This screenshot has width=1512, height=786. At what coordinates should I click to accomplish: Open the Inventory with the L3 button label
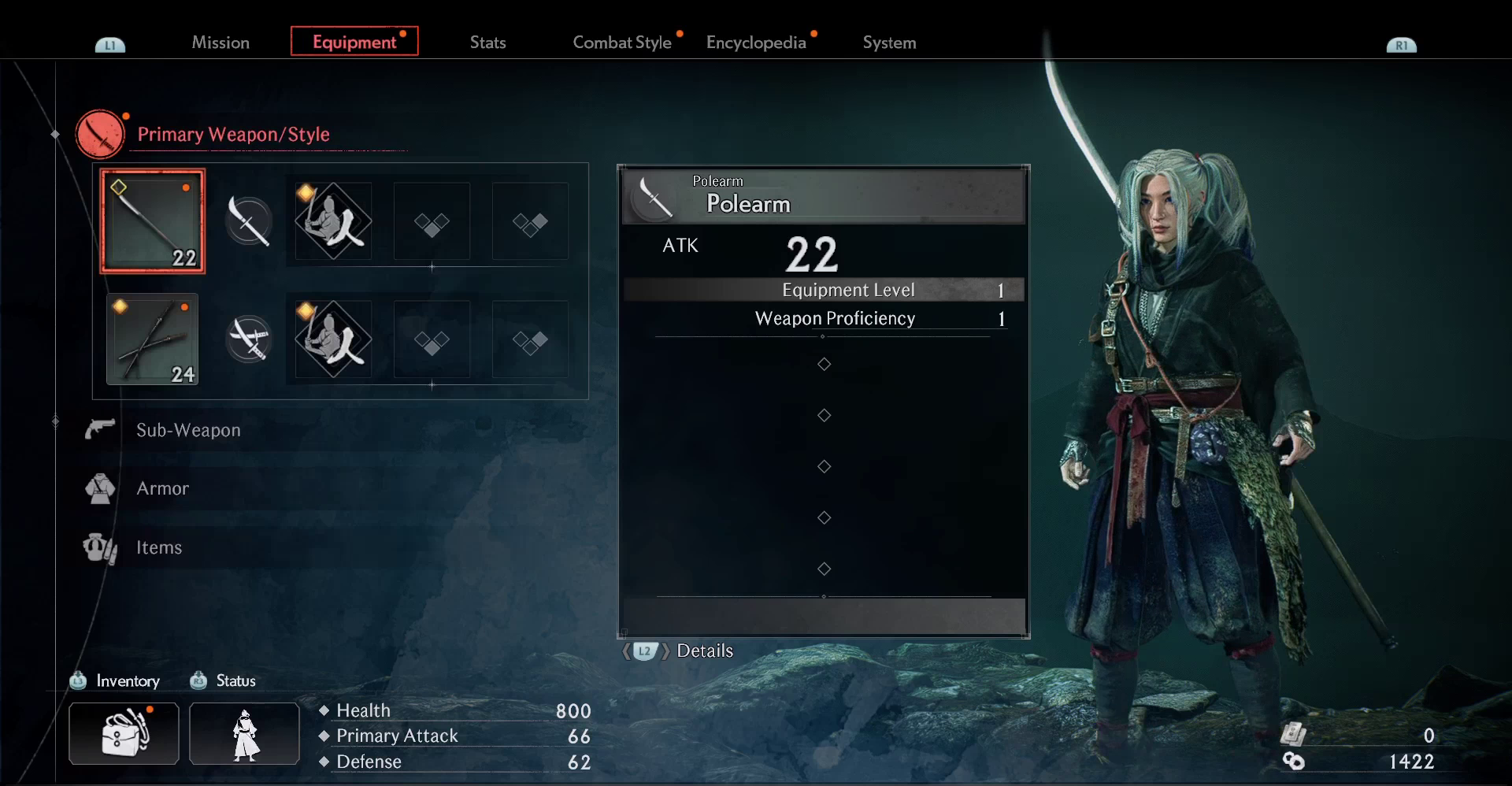(x=115, y=680)
